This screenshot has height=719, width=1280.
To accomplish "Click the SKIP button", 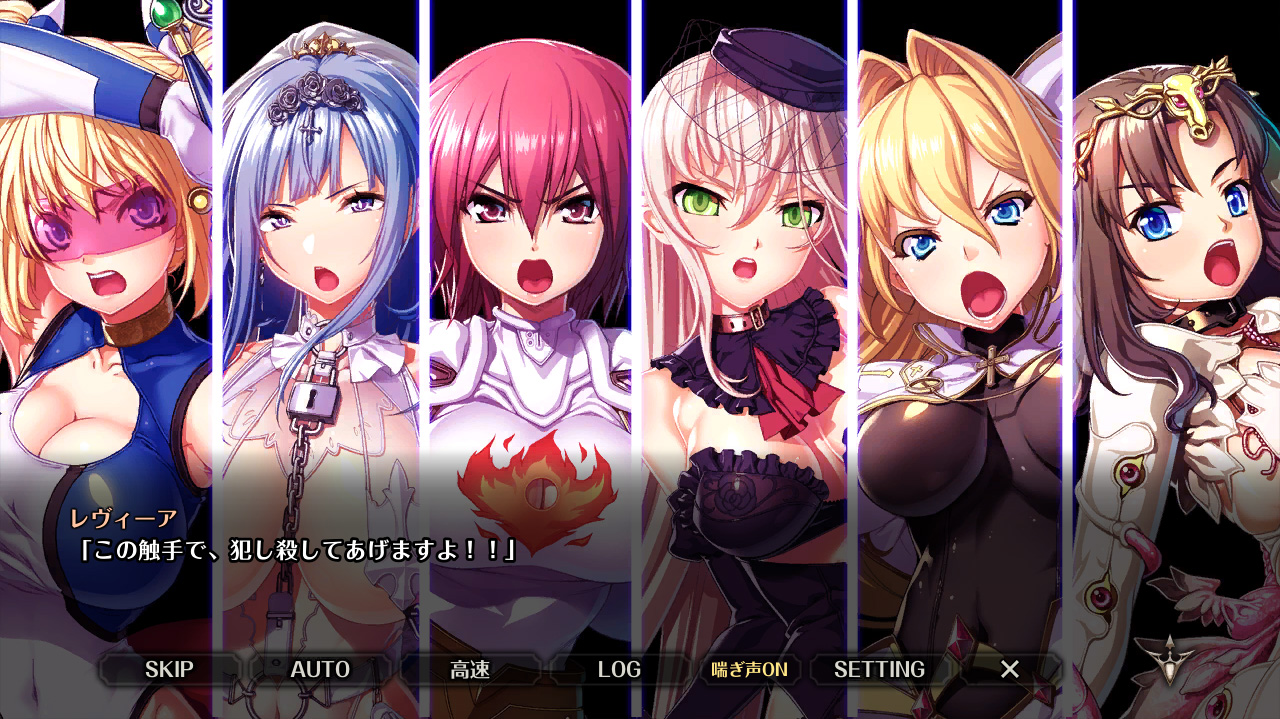I will point(169,669).
